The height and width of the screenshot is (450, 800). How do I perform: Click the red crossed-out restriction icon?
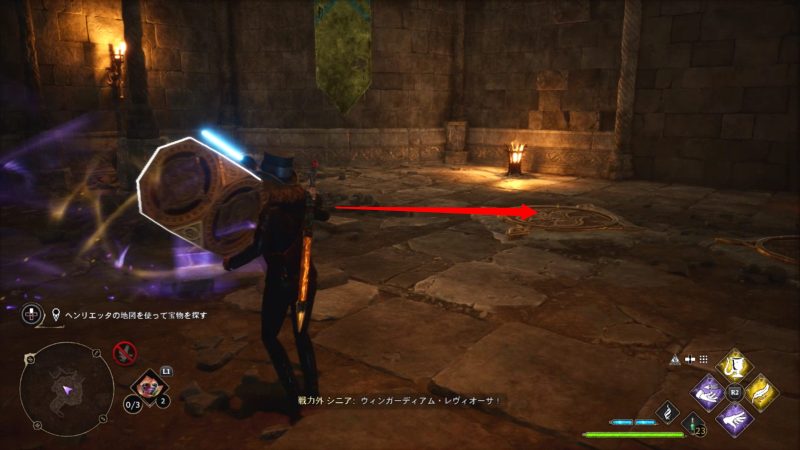tap(125, 351)
